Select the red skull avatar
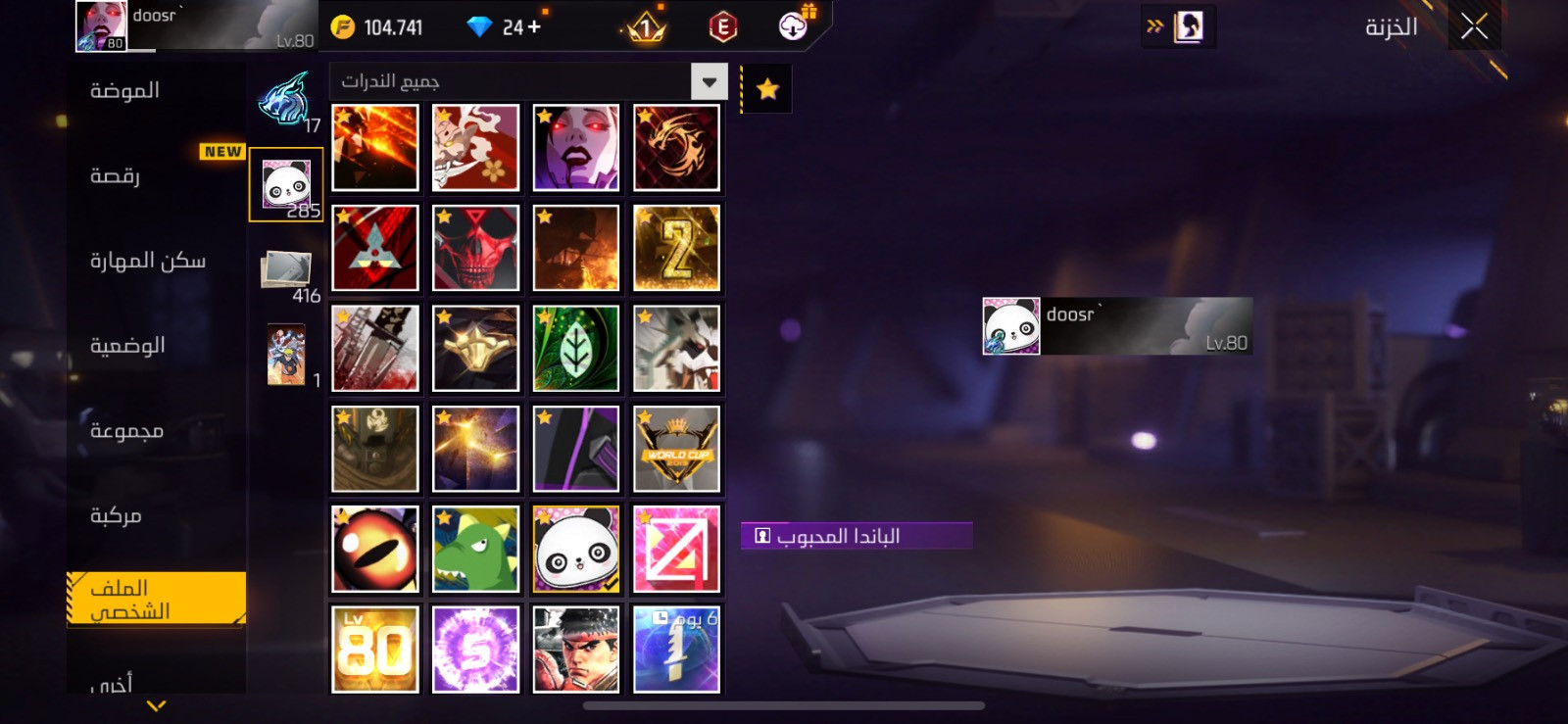 point(475,249)
